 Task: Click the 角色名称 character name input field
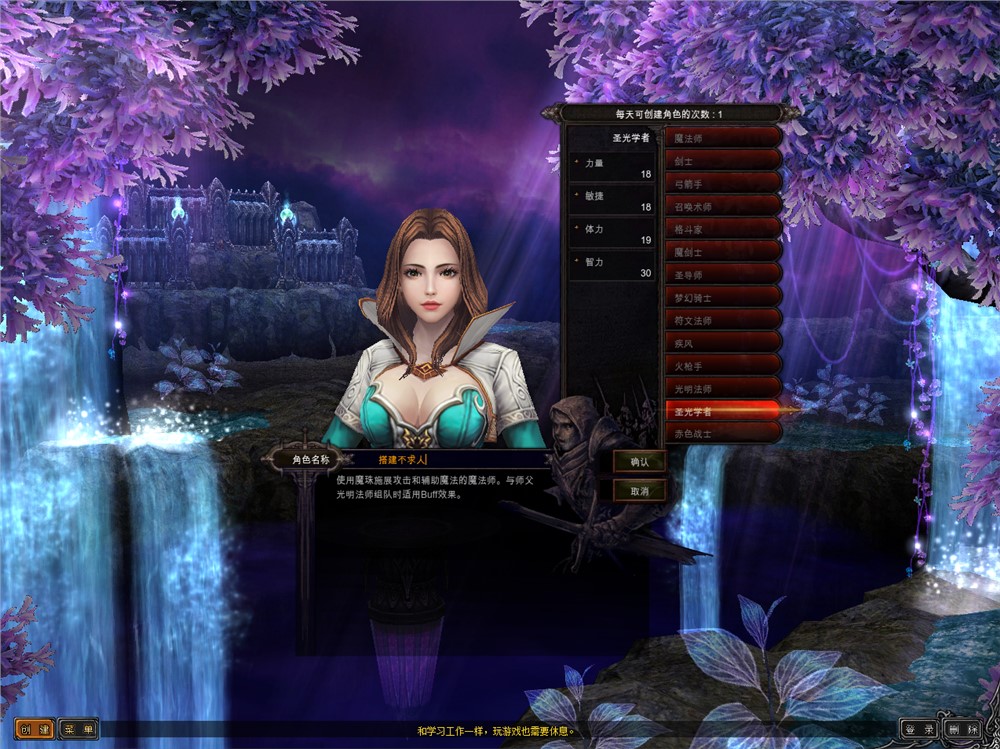460,460
